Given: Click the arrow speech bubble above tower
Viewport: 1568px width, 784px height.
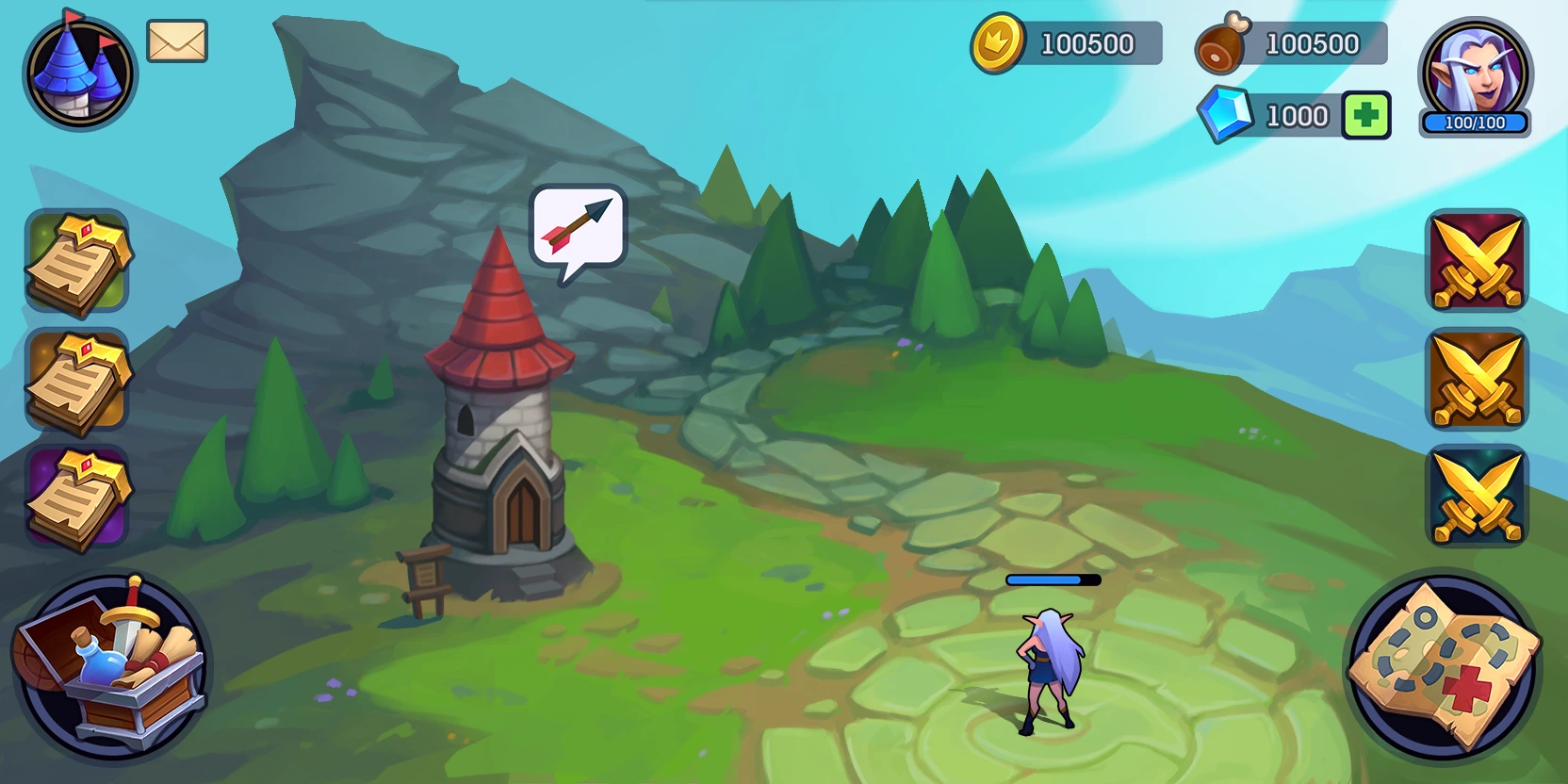Looking at the screenshot, I should 578,228.
